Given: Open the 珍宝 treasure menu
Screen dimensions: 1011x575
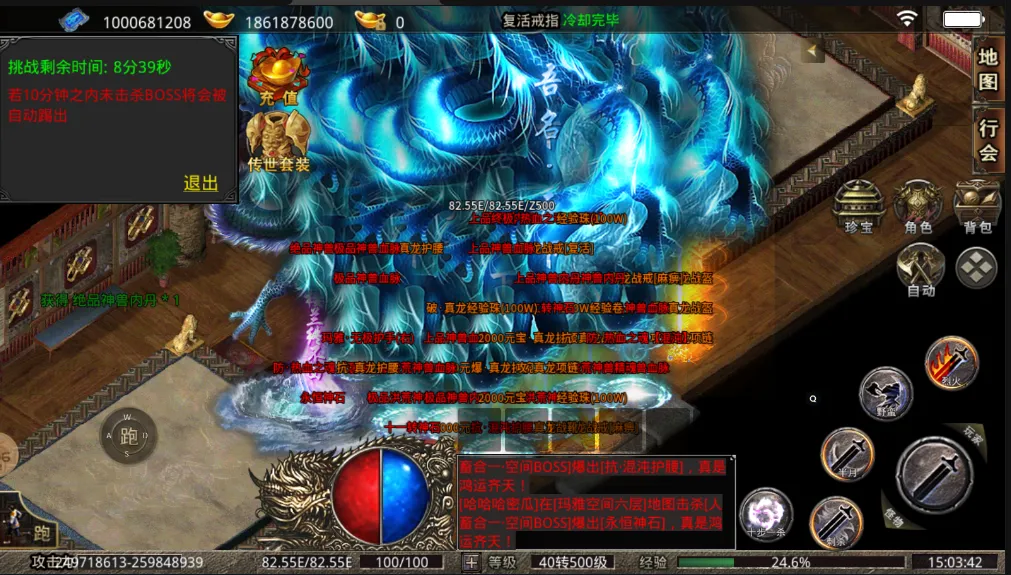Looking at the screenshot, I should tap(859, 207).
